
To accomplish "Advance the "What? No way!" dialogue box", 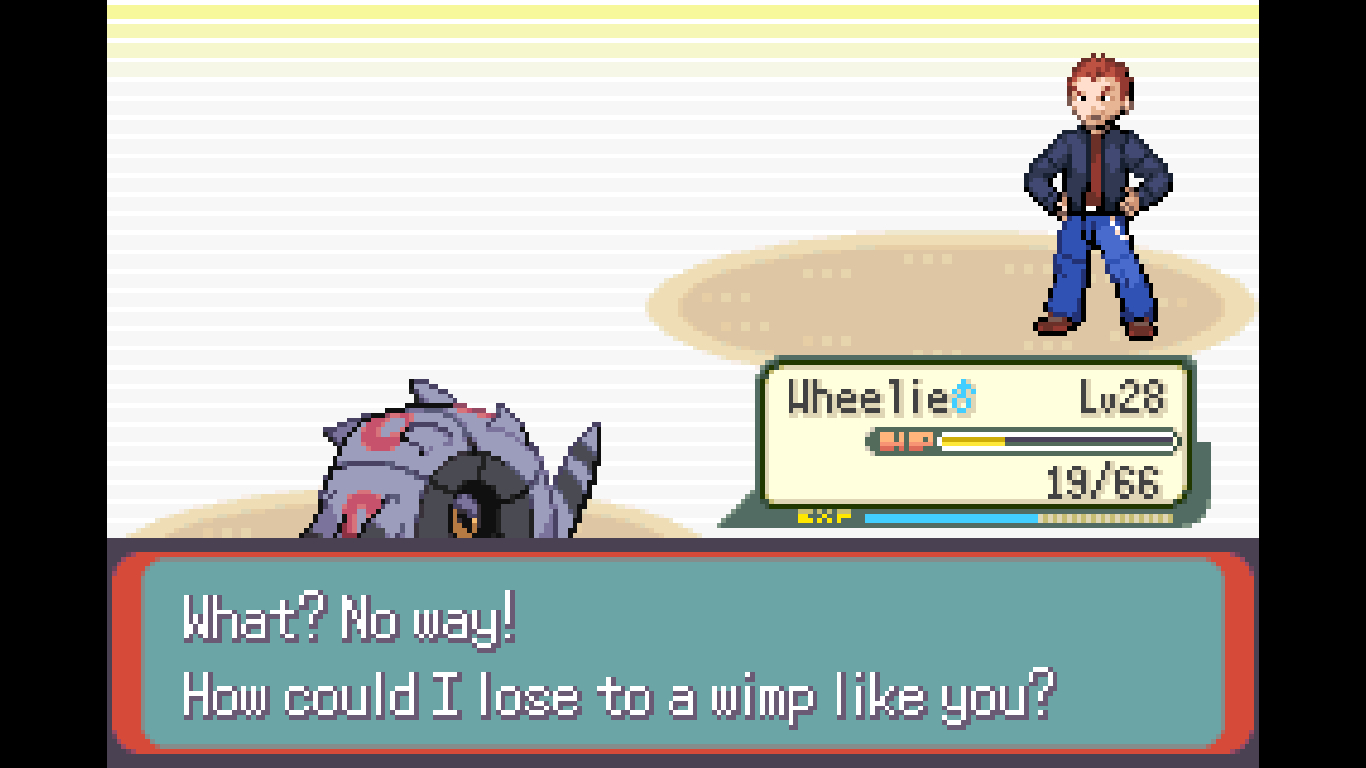I will (682, 653).
